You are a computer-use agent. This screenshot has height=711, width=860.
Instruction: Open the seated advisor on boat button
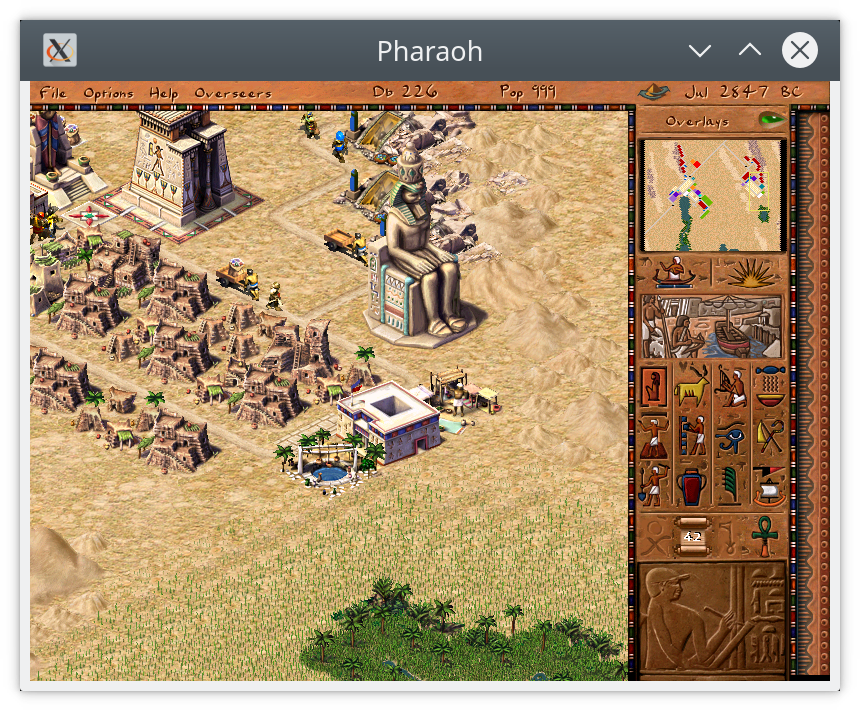click(x=674, y=272)
